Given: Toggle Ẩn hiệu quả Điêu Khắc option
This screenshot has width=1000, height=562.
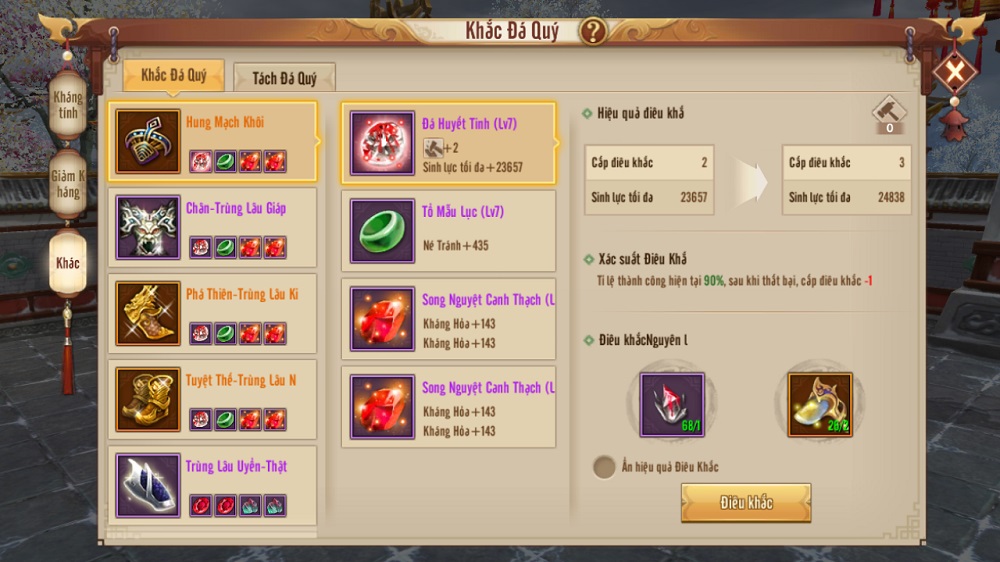Looking at the screenshot, I should 604,467.
